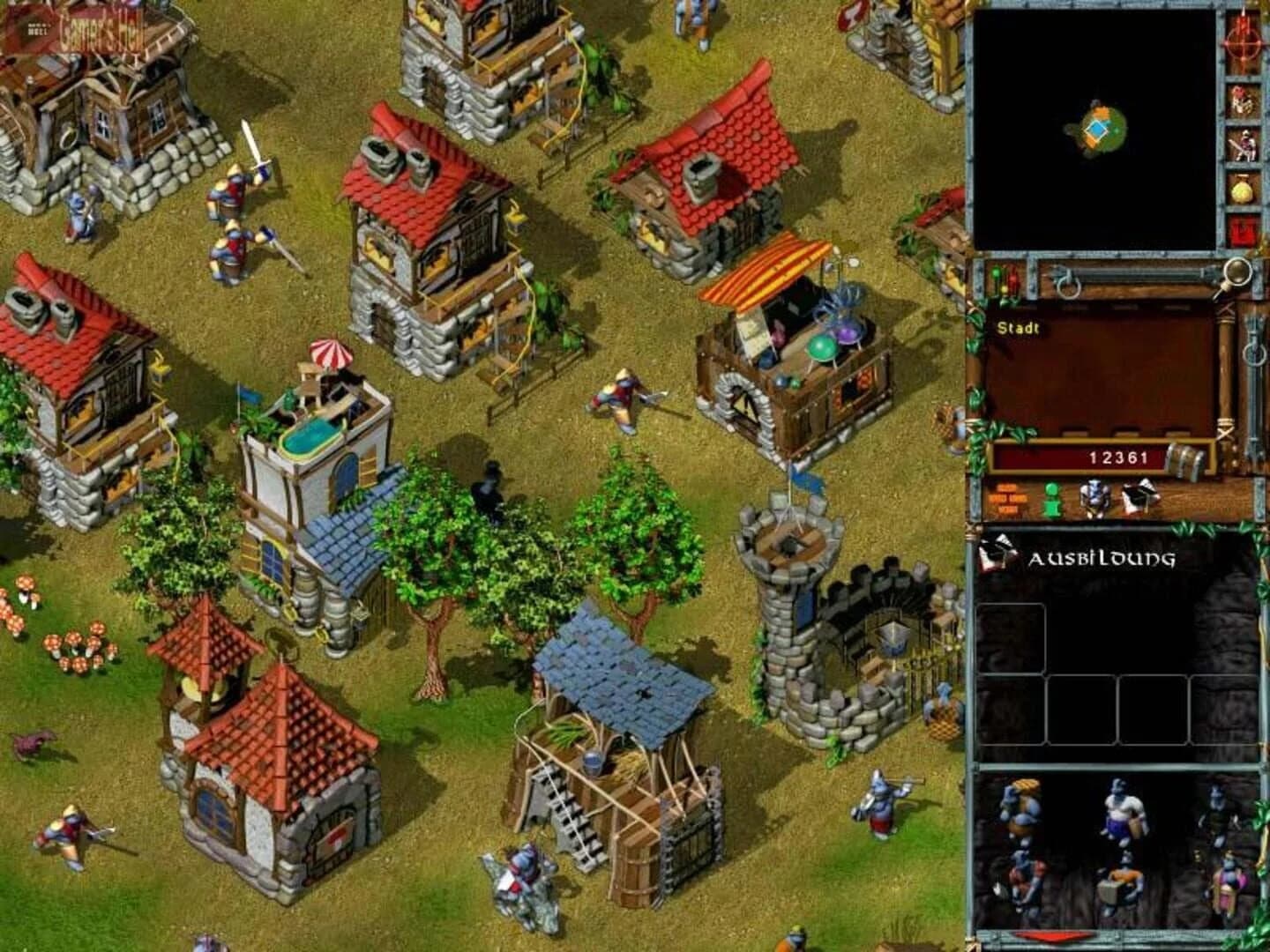Viewport: 1270px width, 952px height.
Task: Open the treasure chest icon beside the gold count
Action: coord(1186,457)
